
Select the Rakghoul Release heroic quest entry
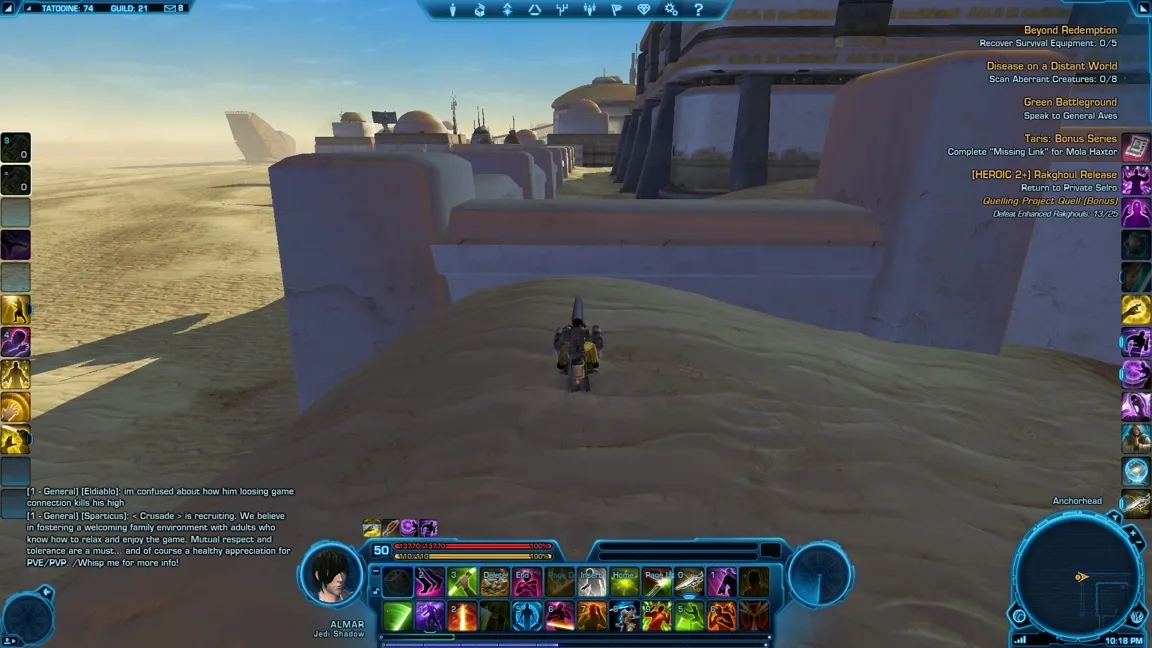pos(1044,174)
